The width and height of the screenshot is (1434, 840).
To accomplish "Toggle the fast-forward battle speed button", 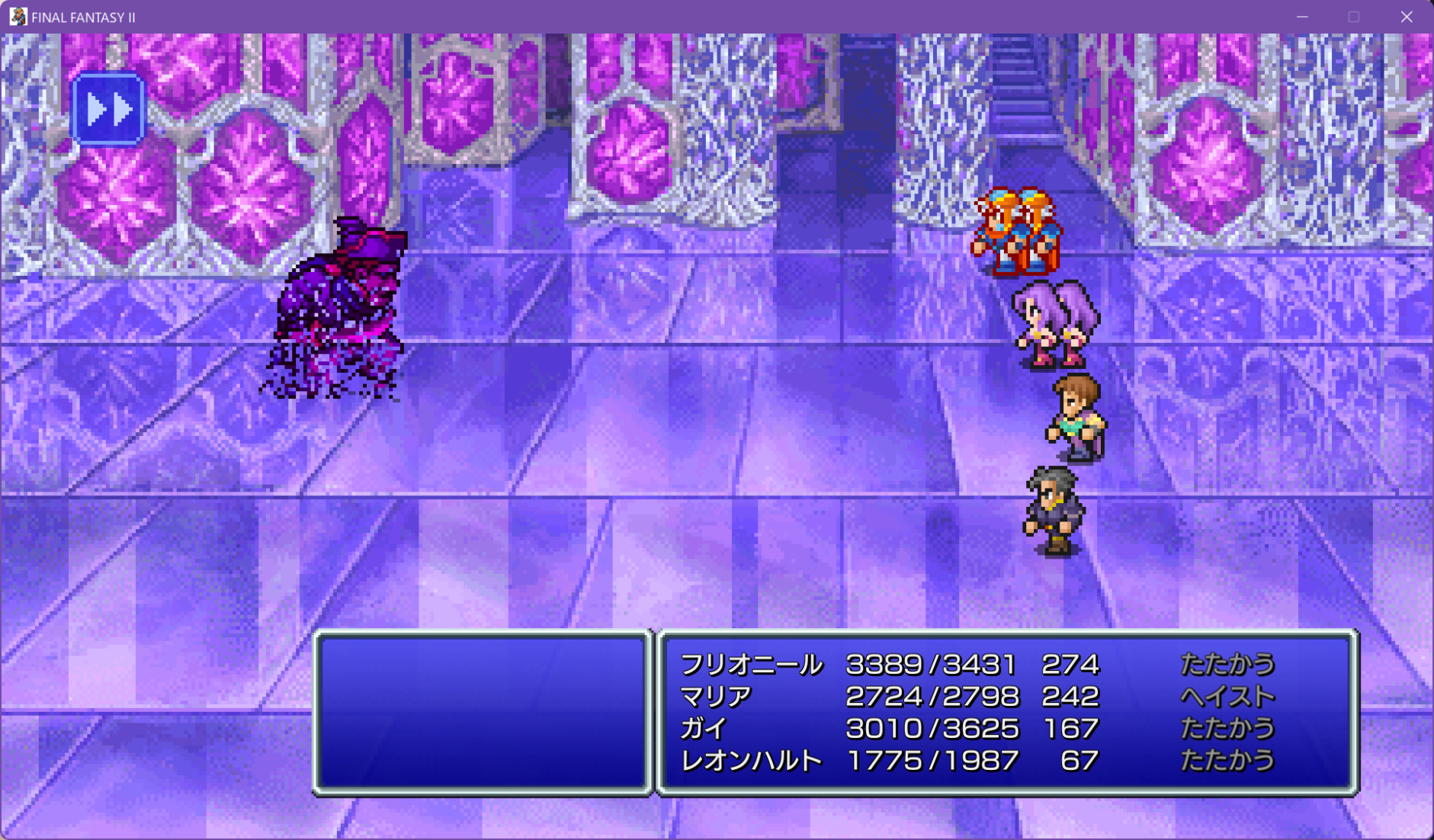I will click(108, 110).
